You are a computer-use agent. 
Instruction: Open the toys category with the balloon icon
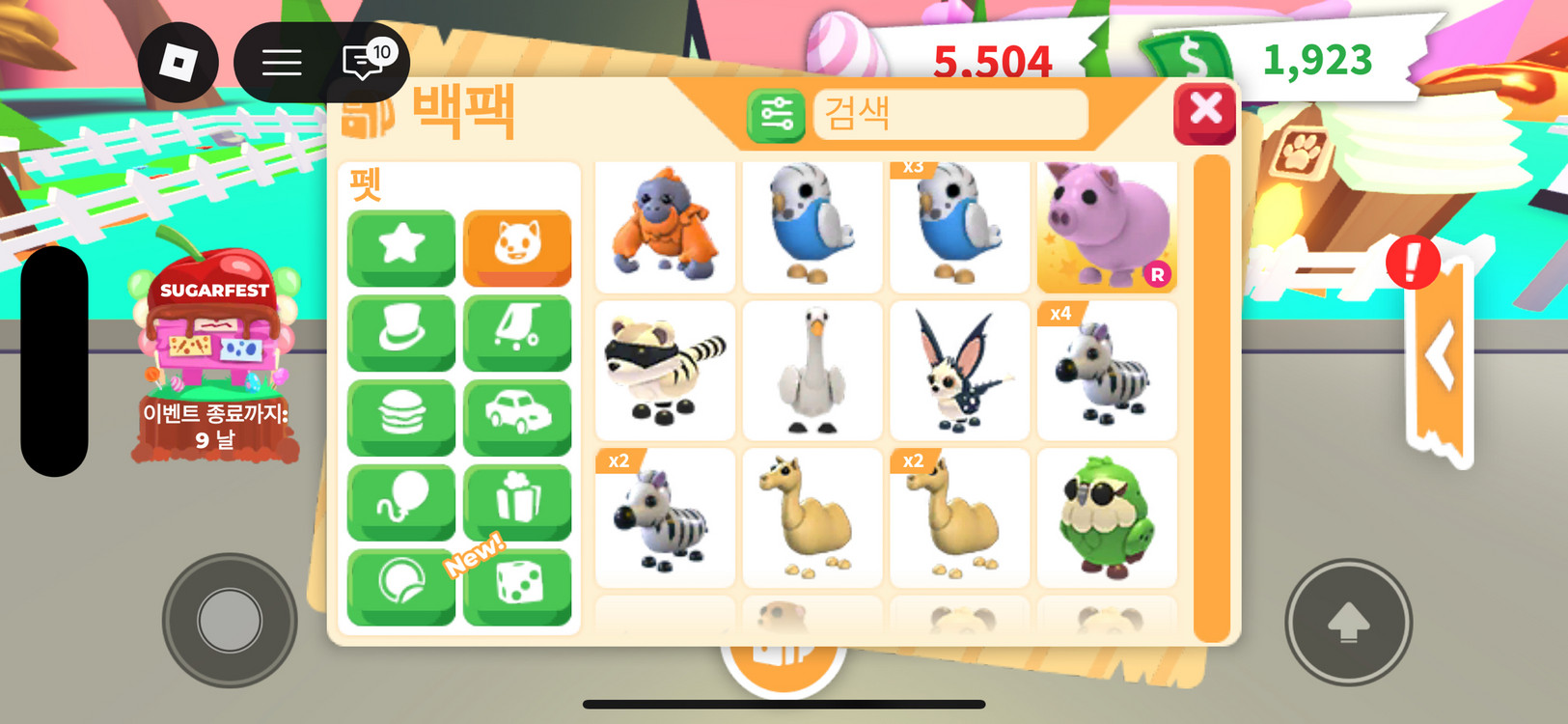(401, 501)
